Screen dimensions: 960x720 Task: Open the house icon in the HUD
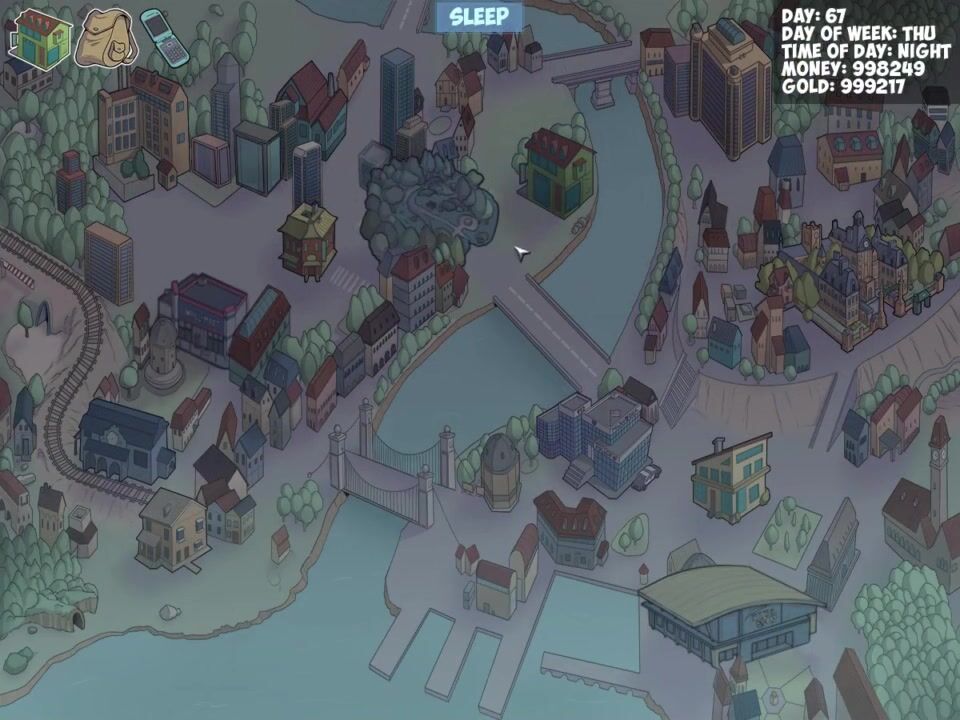pos(40,37)
